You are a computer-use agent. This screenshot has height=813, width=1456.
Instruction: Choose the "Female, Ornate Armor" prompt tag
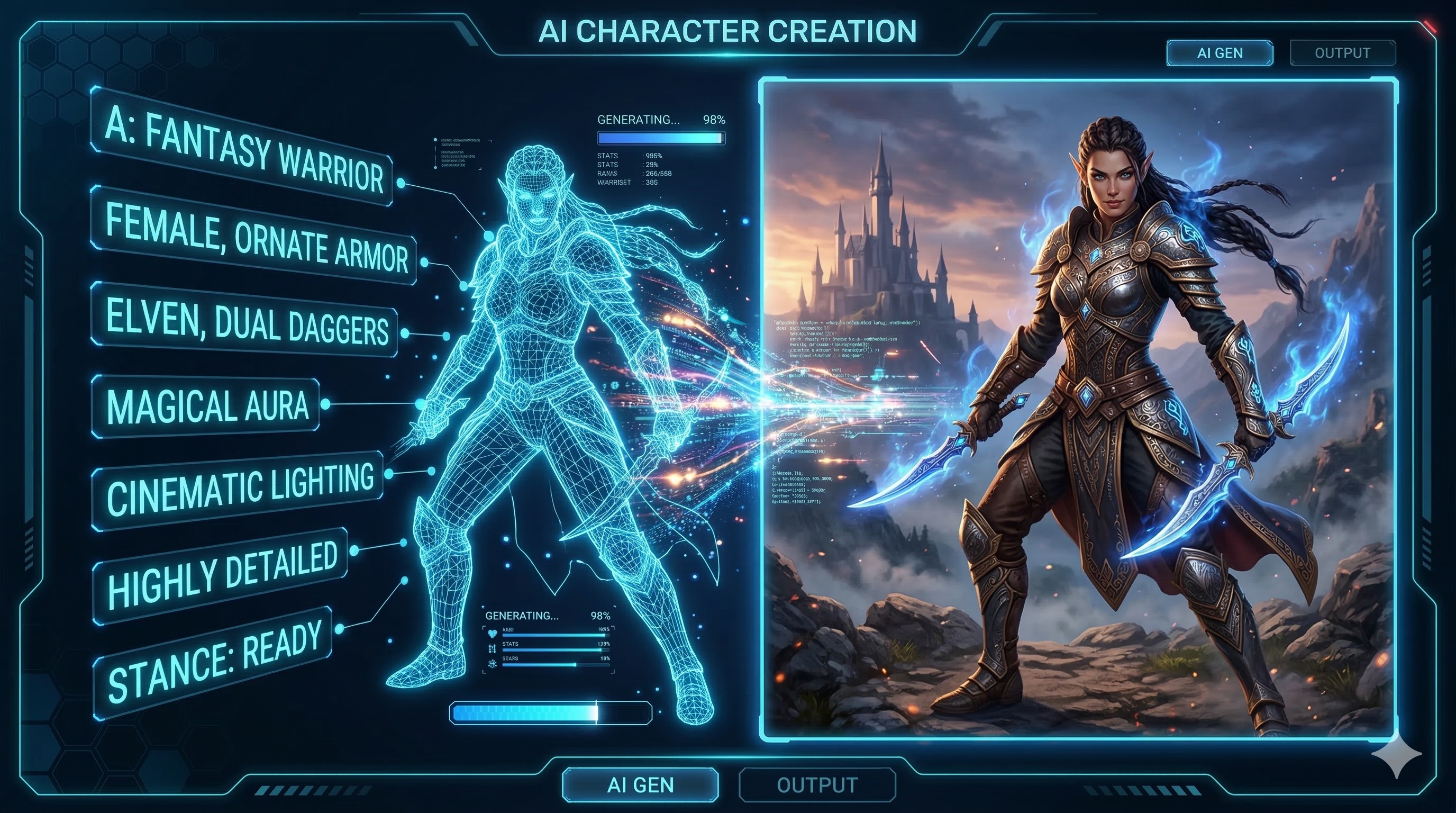254,237
